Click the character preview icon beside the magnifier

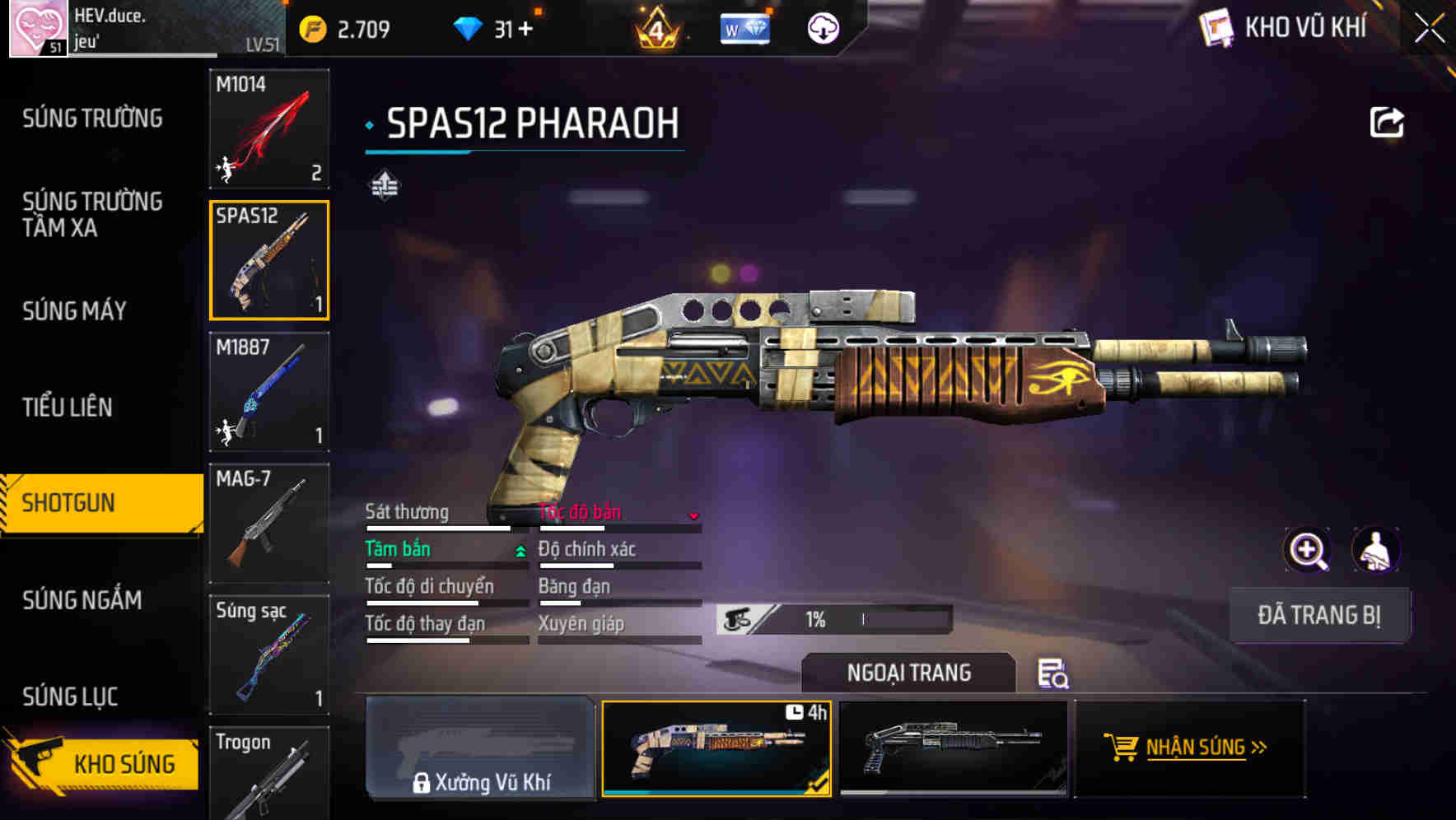(1377, 549)
